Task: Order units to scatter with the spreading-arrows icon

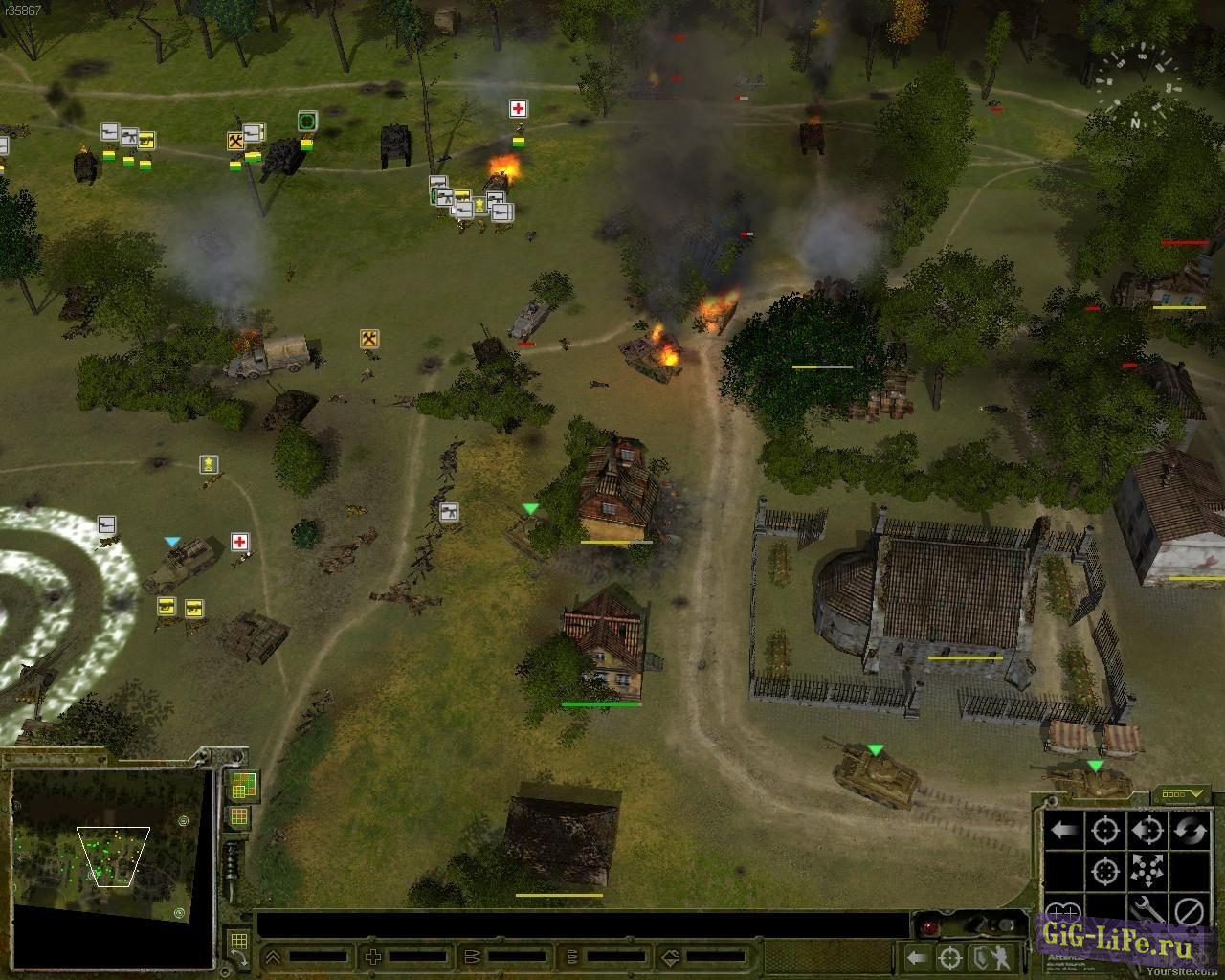Action: coord(1147,871)
